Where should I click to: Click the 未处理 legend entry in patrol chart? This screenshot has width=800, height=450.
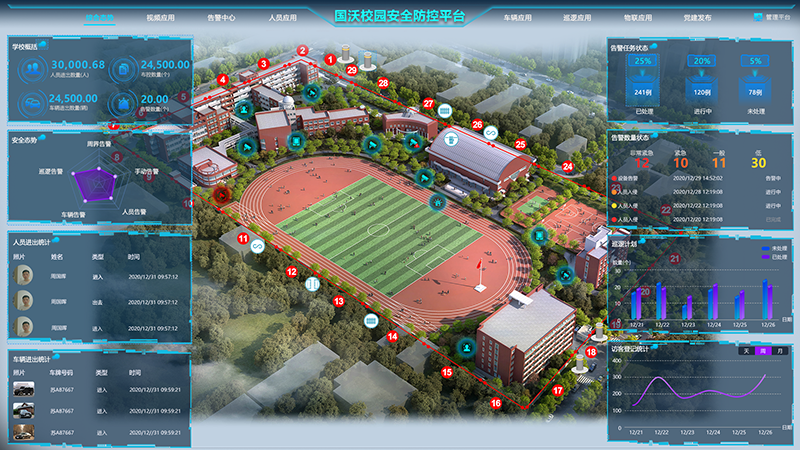pos(765,247)
